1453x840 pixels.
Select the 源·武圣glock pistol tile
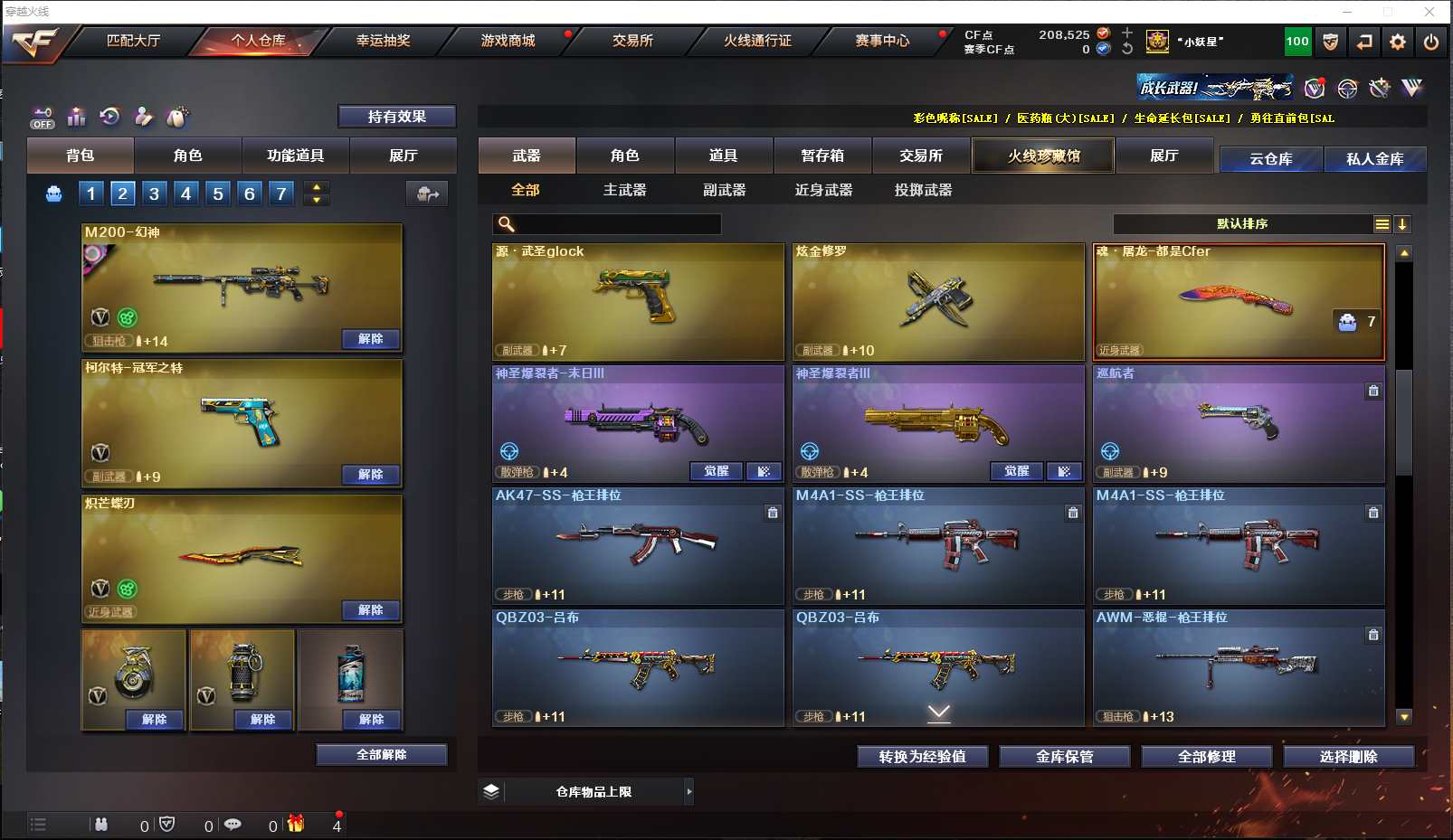tap(638, 301)
